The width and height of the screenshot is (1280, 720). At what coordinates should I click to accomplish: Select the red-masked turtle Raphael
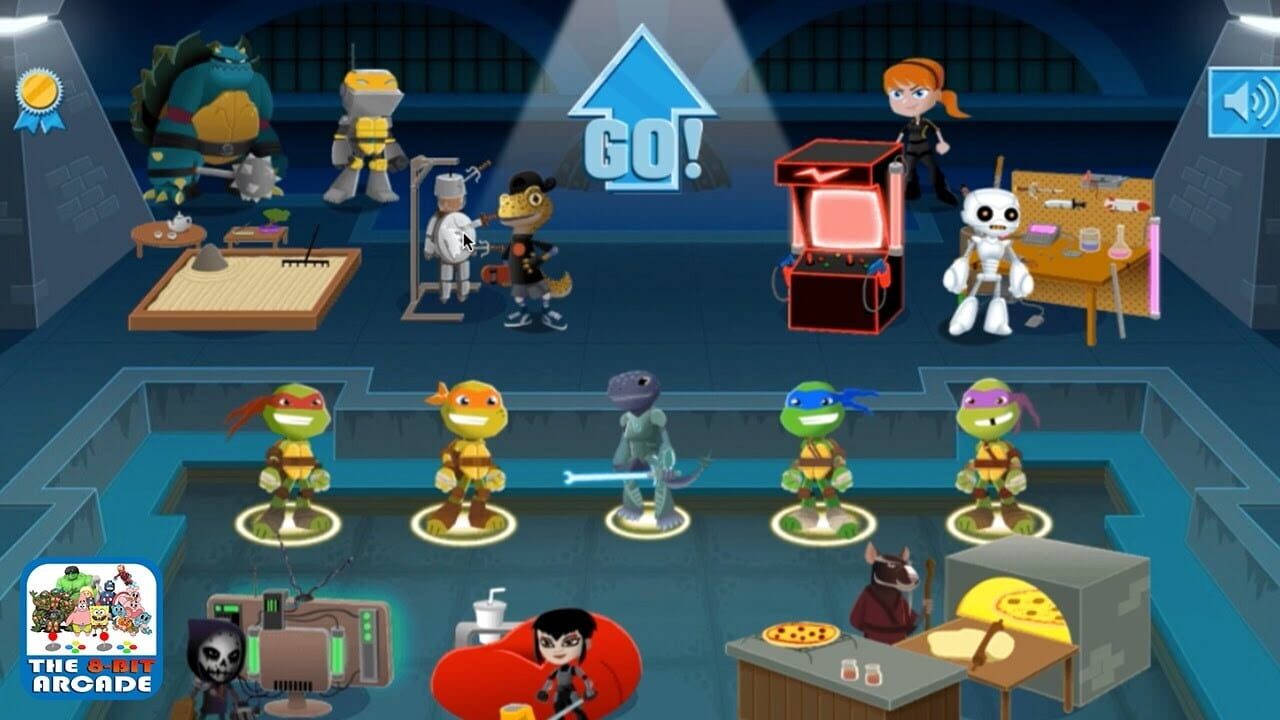[x=297, y=460]
